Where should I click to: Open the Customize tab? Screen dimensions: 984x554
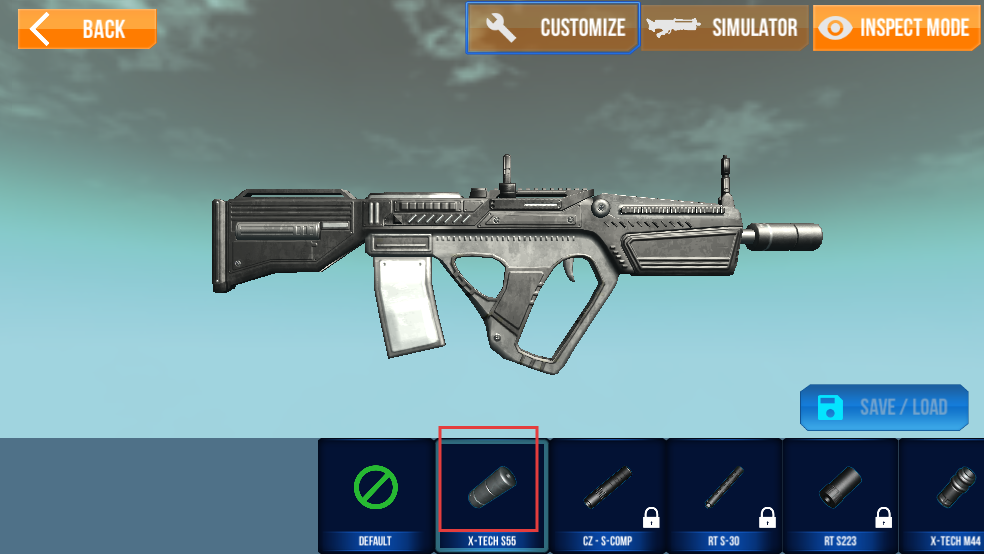click(552, 28)
